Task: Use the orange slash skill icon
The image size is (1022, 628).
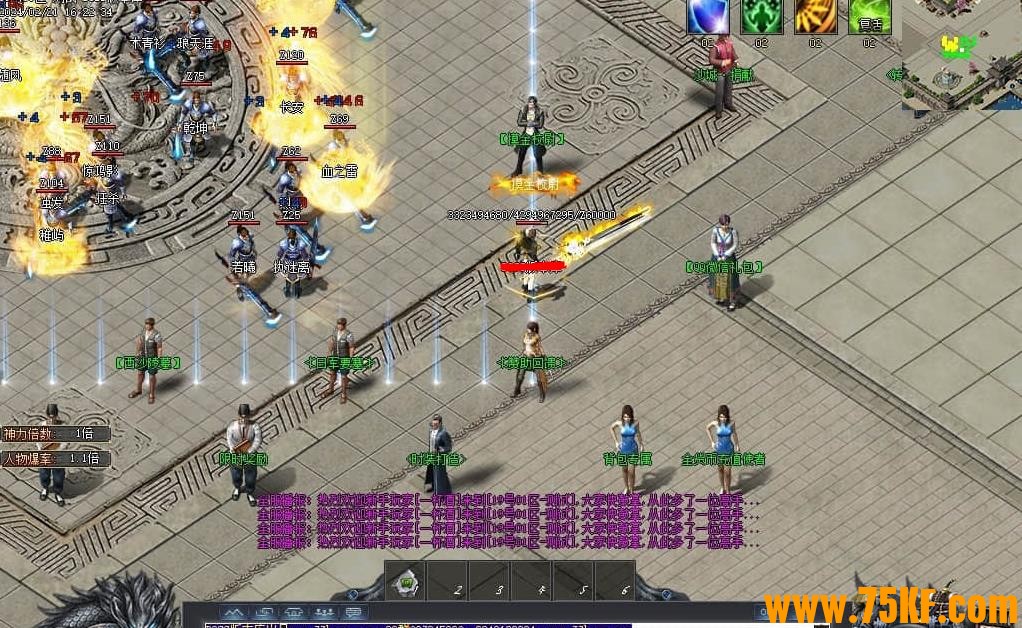Action: 815,17
